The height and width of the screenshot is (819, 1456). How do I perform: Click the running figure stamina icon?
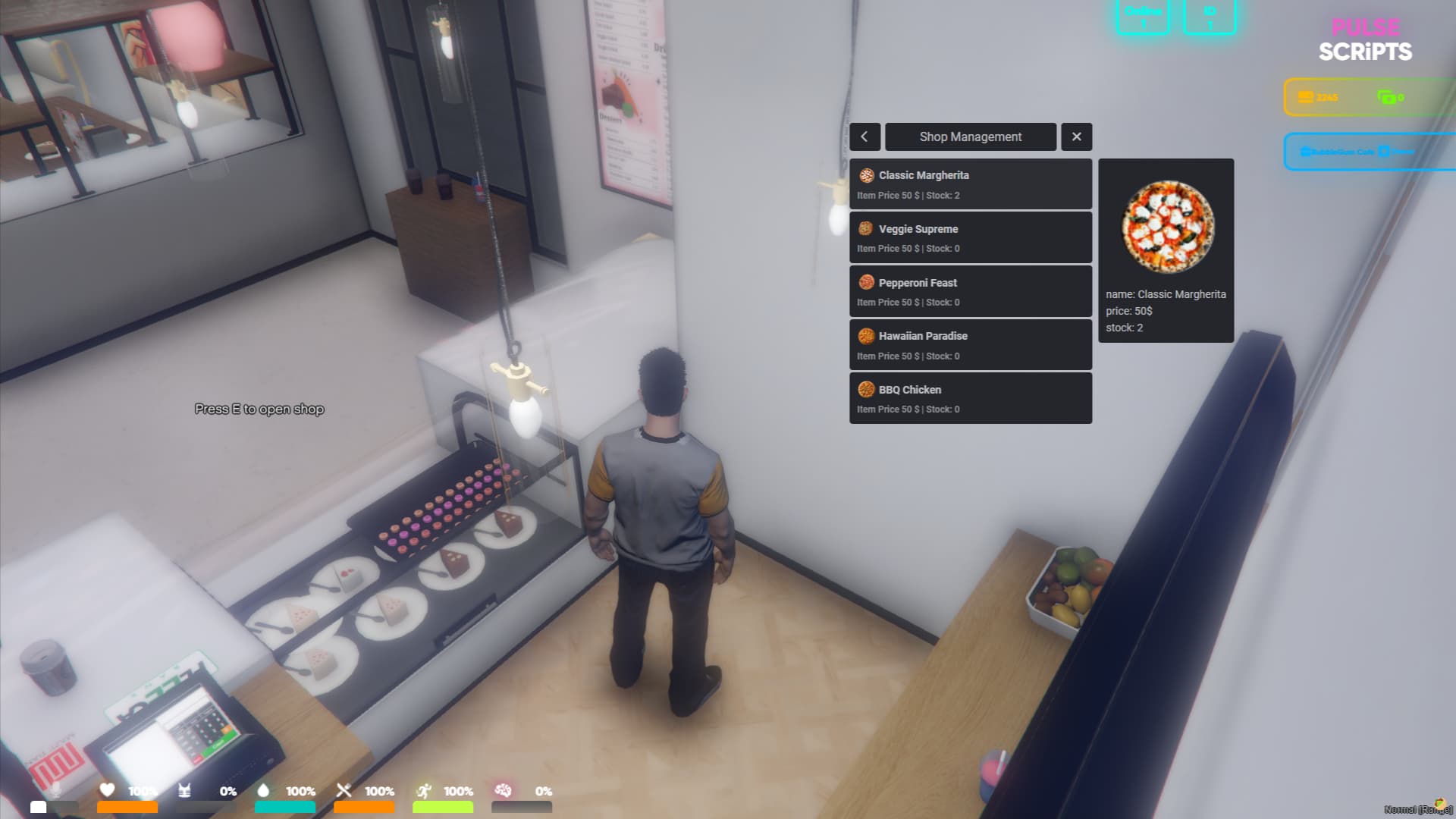click(x=425, y=789)
